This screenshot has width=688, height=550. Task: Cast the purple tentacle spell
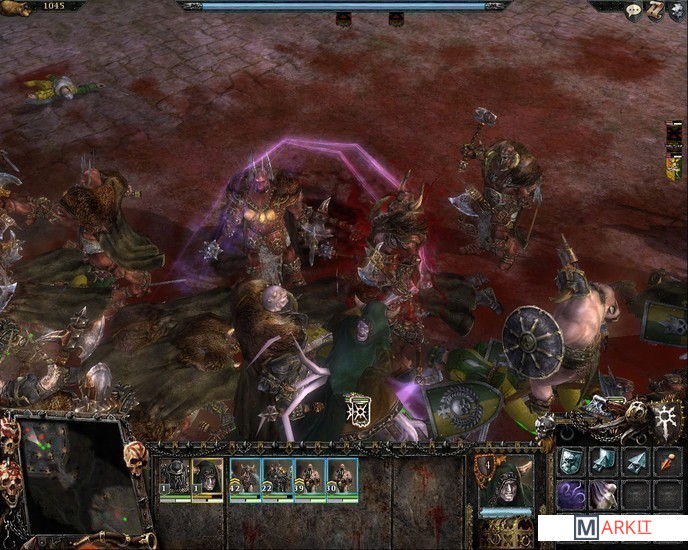coord(572,494)
